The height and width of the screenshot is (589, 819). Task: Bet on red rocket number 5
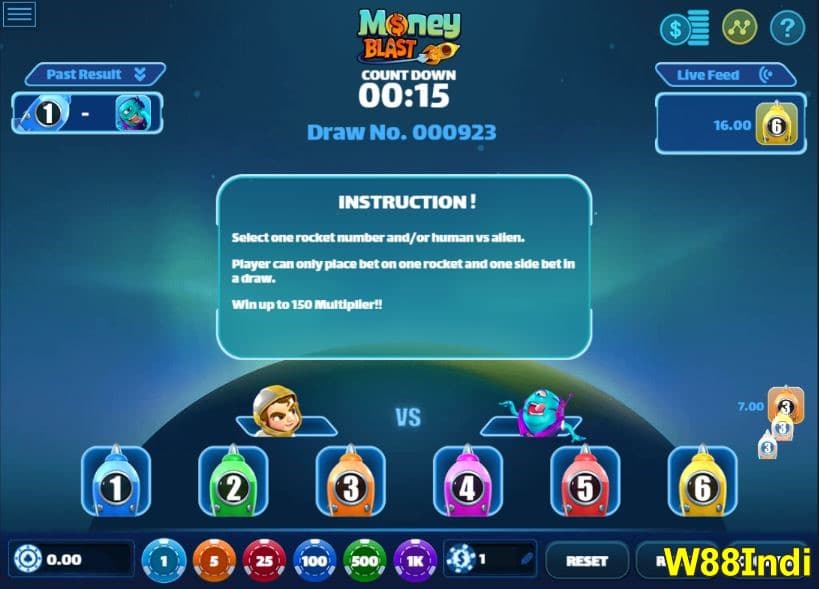pos(585,481)
